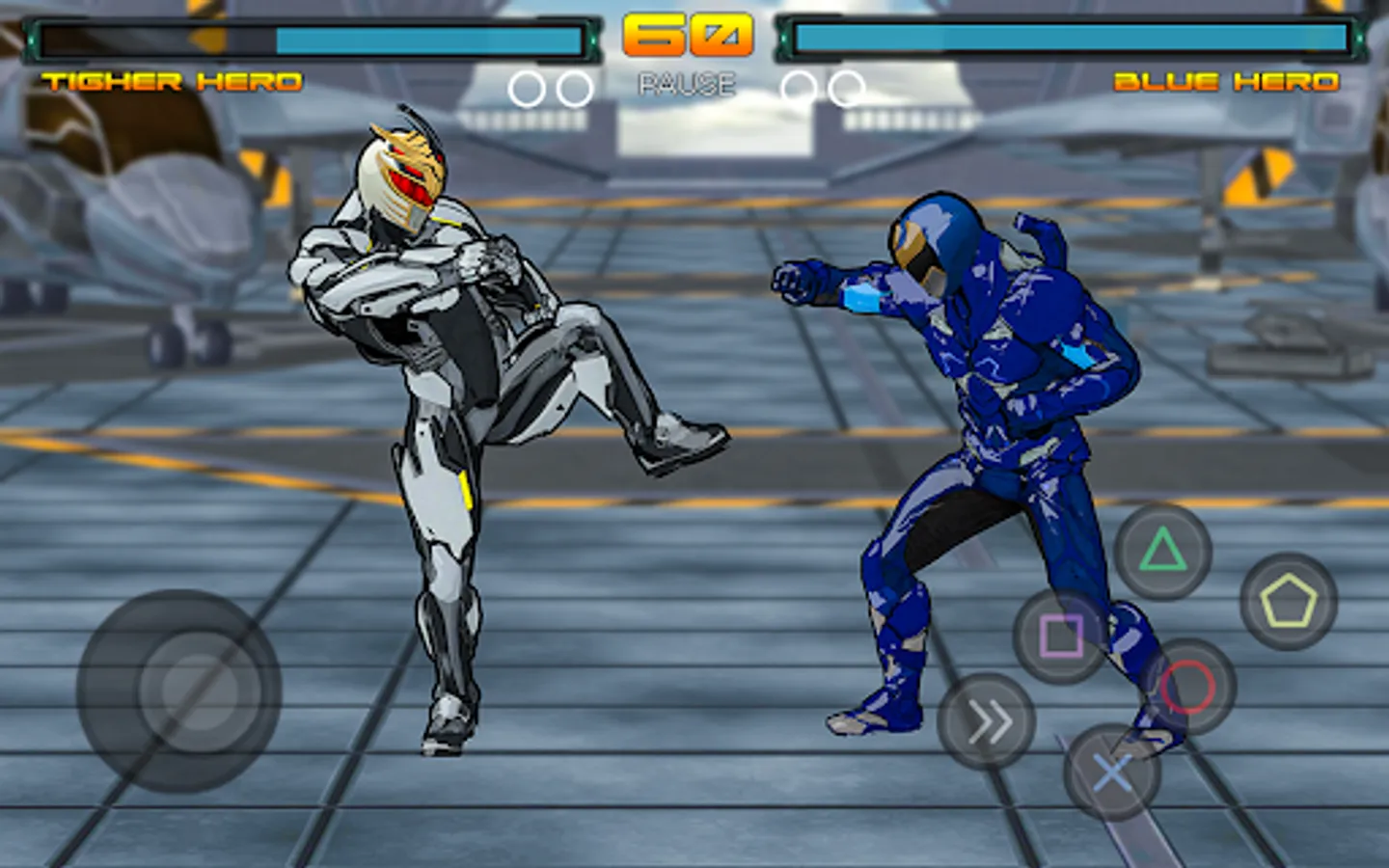This screenshot has width=1389, height=868.
Task: Tap the first round indicator circle on left
Action: 527,88
